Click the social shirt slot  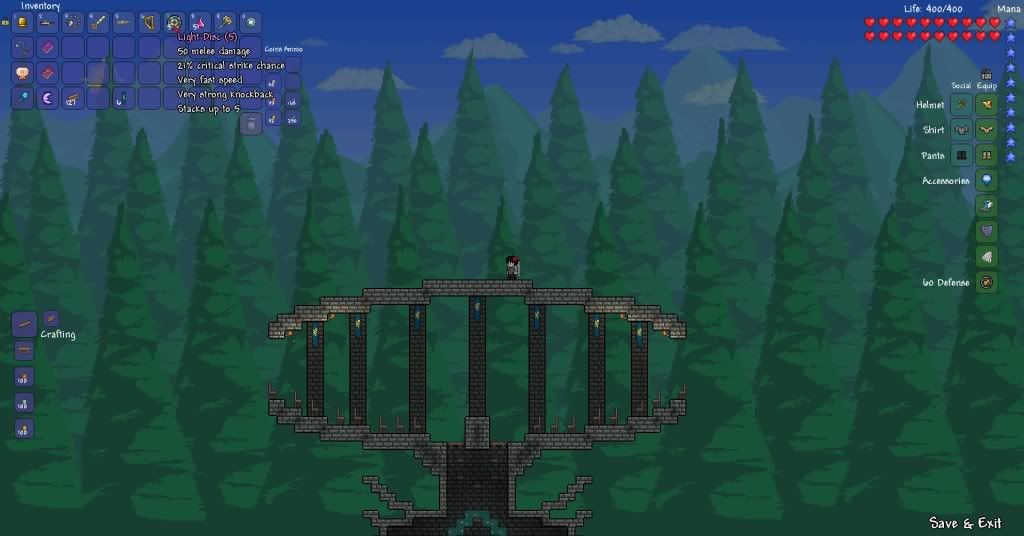[962, 130]
